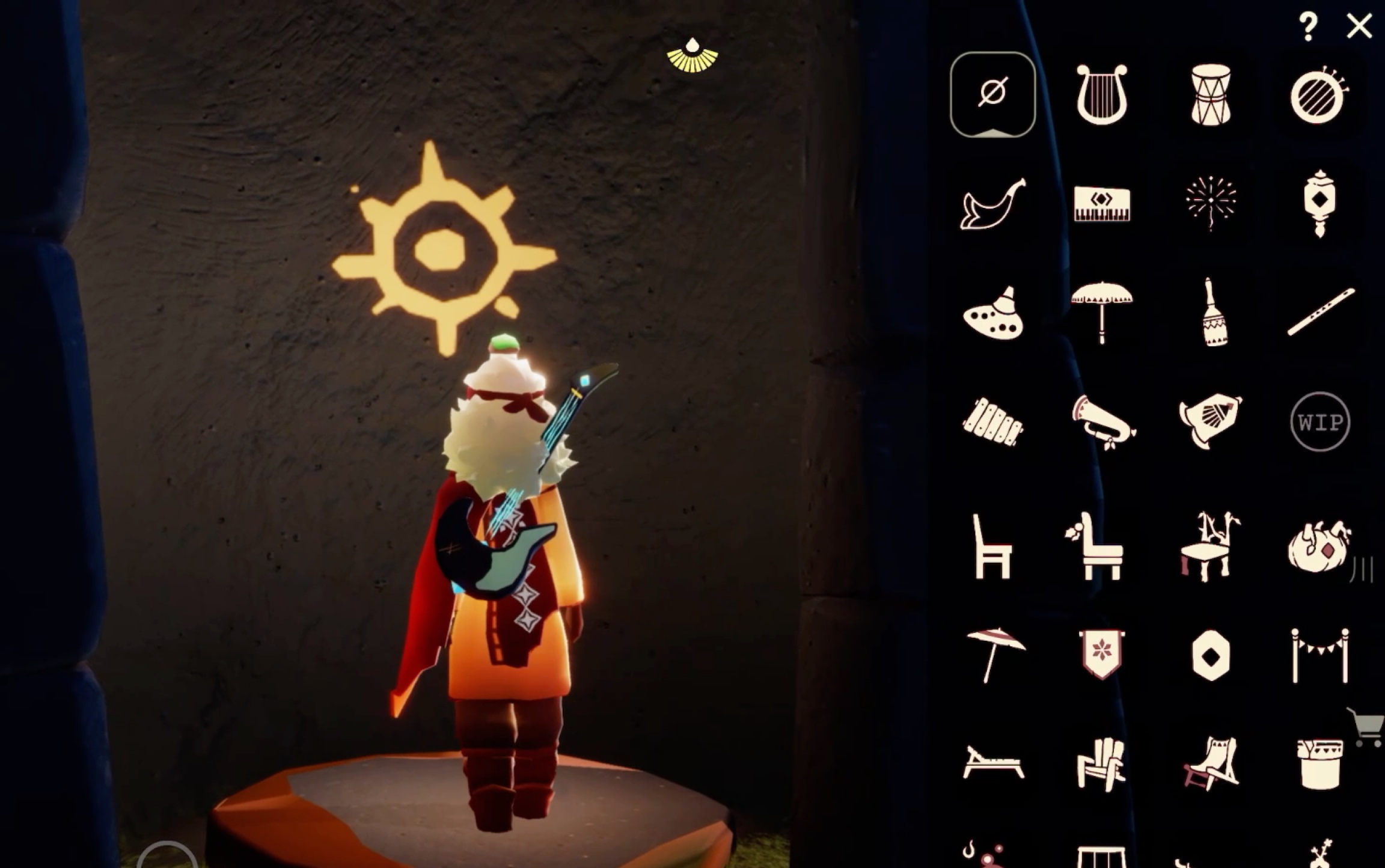Close the prop selection menu
This screenshot has height=868, width=1385.
1359,26
